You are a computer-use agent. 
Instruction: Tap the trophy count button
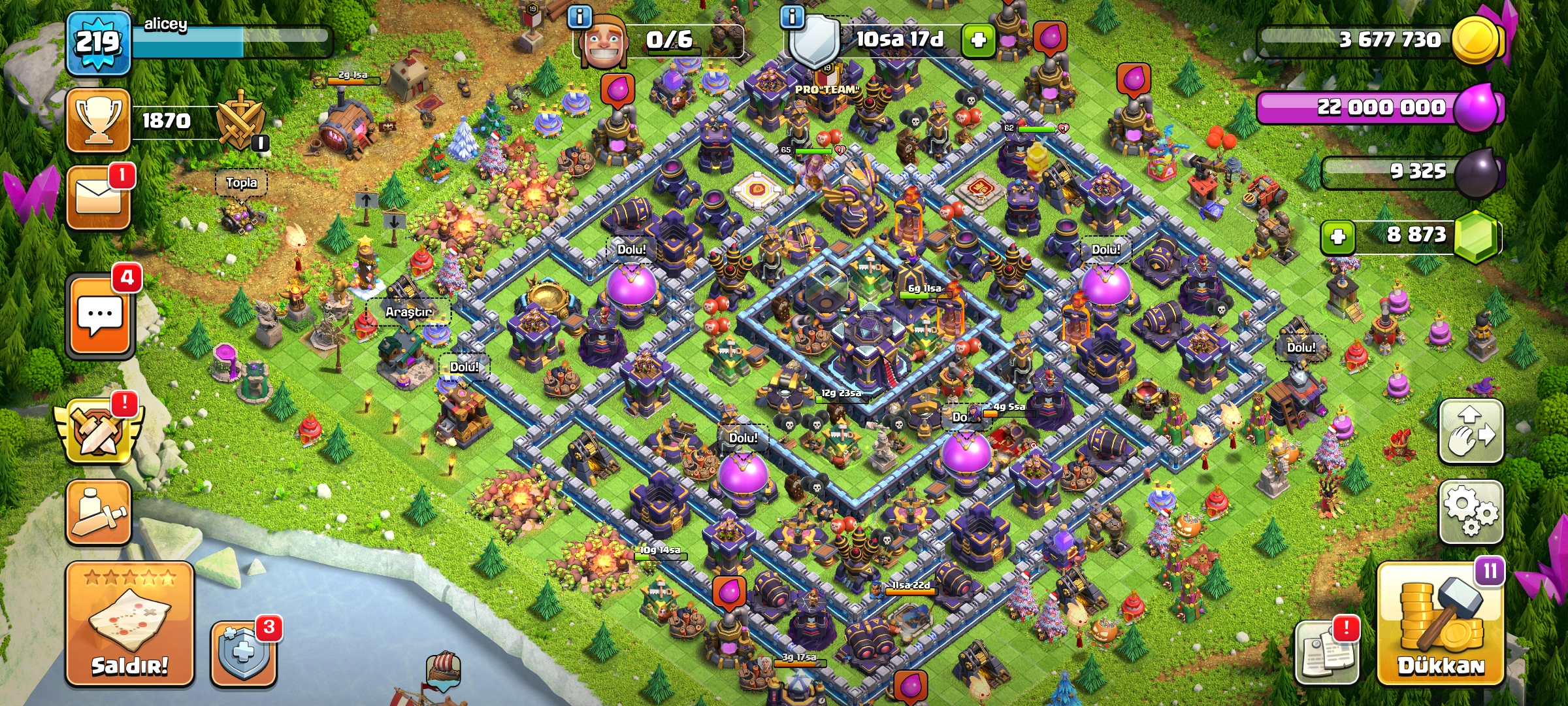(99, 121)
